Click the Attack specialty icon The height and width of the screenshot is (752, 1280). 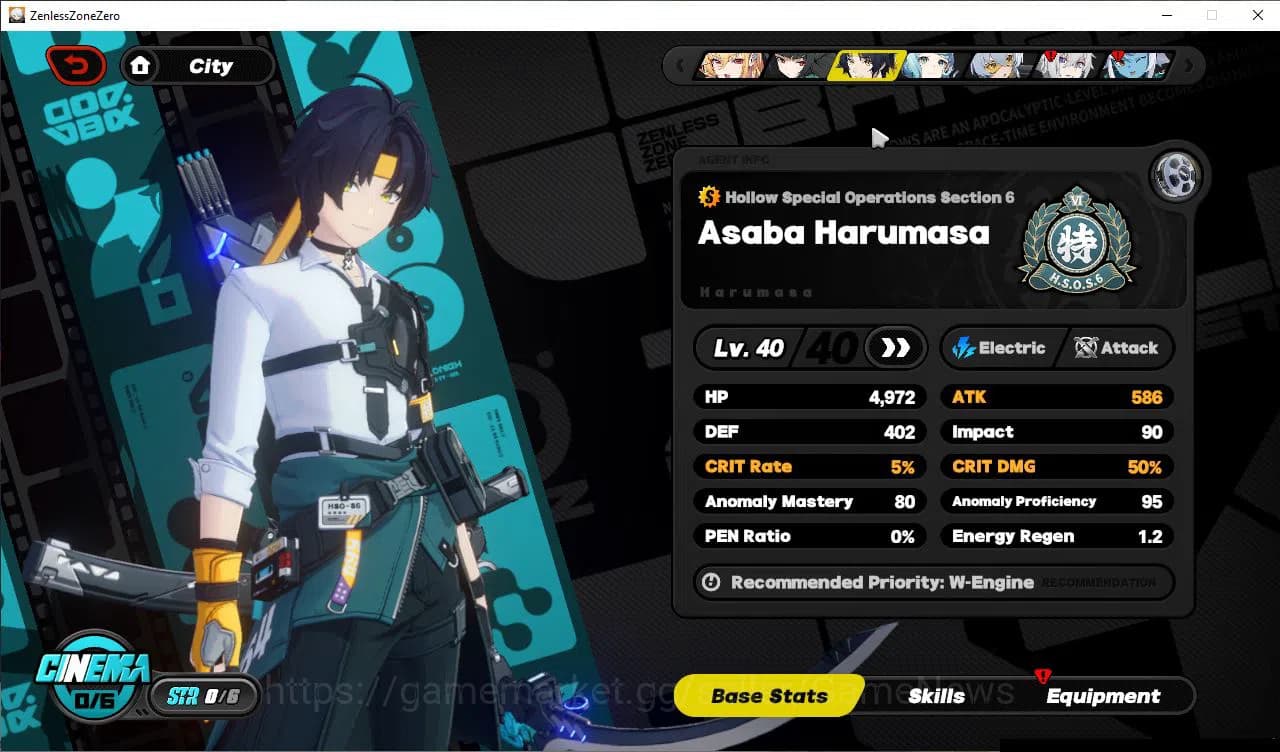point(1085,348)
